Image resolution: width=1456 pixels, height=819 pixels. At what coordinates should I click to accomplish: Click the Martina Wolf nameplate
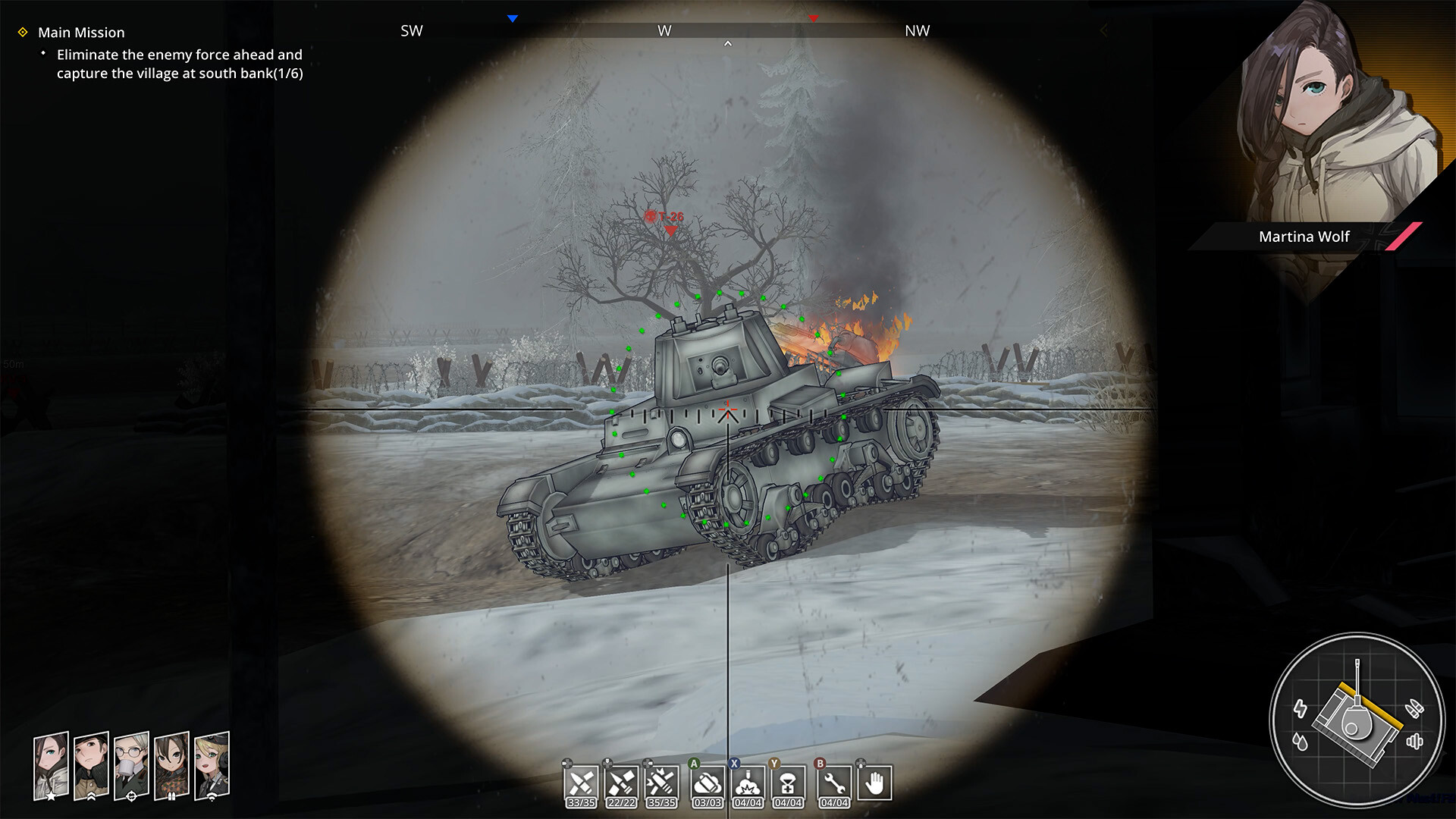[x=1303, y=236]
